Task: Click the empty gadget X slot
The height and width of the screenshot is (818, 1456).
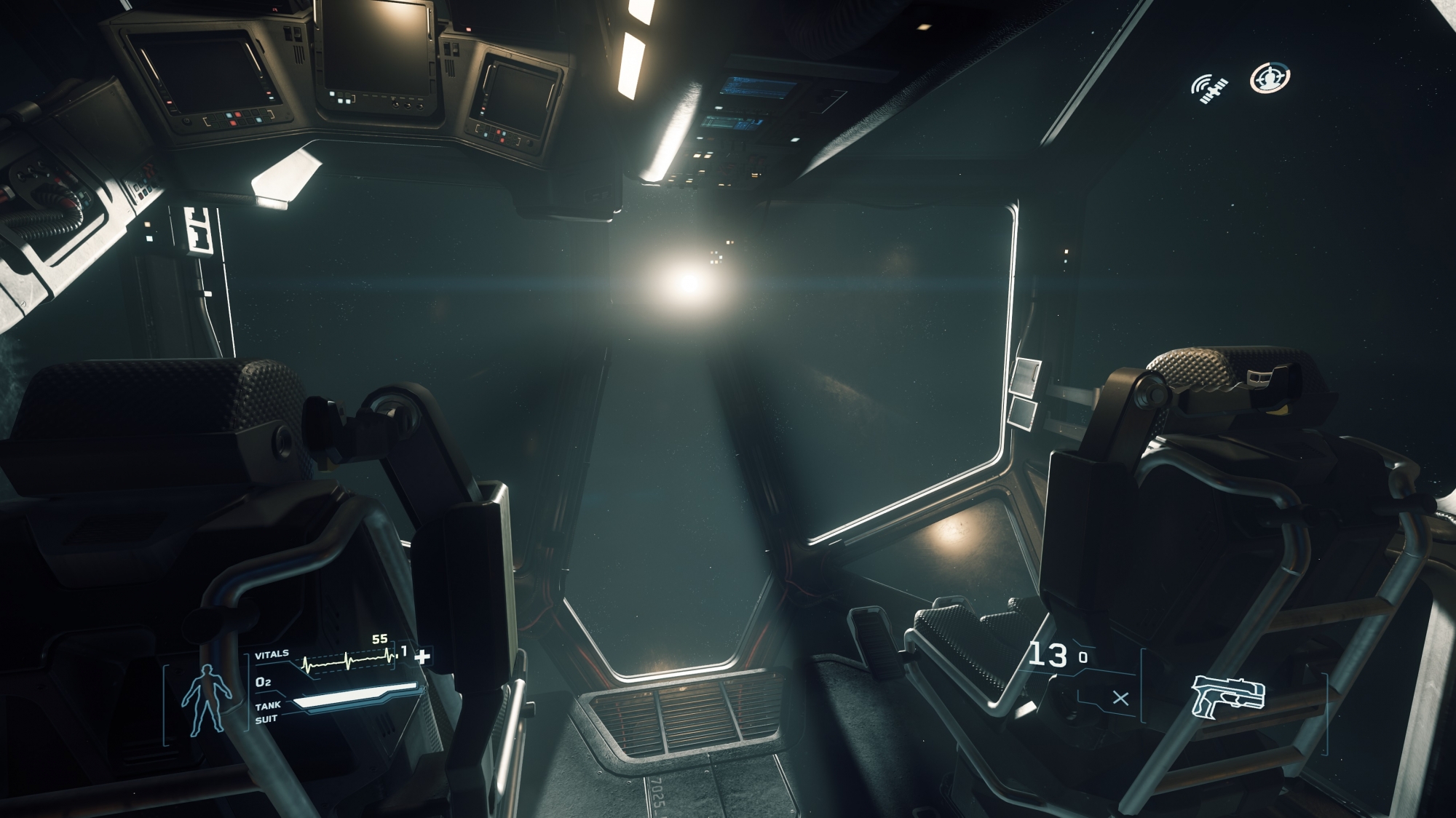Action: tap(1121, 699)
